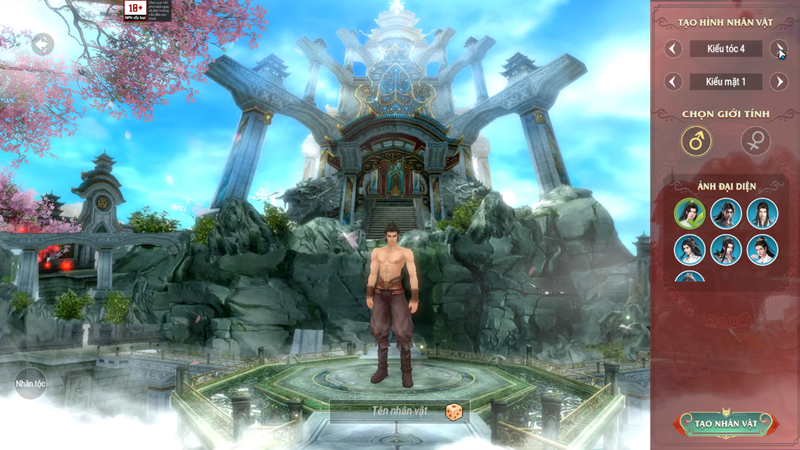Choose next face style after Kiểu mặt 1
Image resolution: width=800 pixels, height=450 pixels.
point(779,81)
